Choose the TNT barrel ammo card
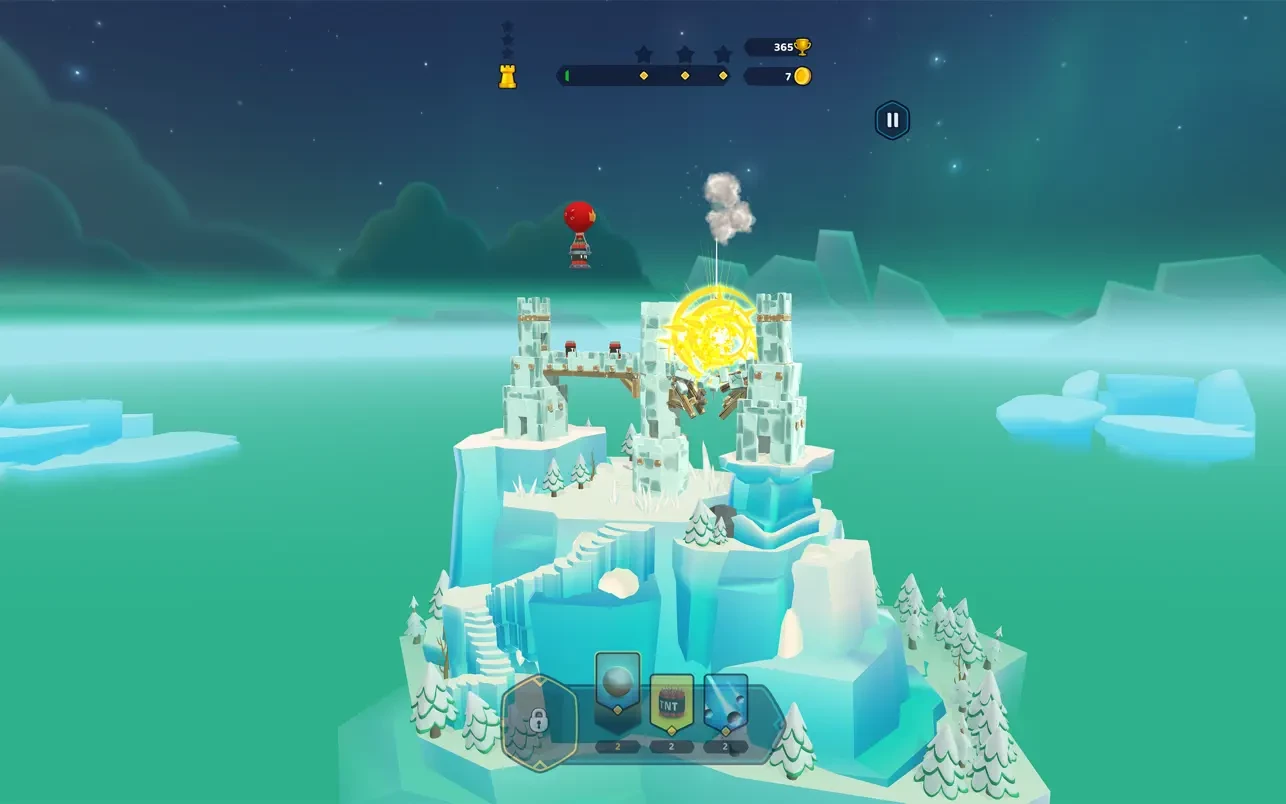1286x804 pixels. [x=671, y=700]
